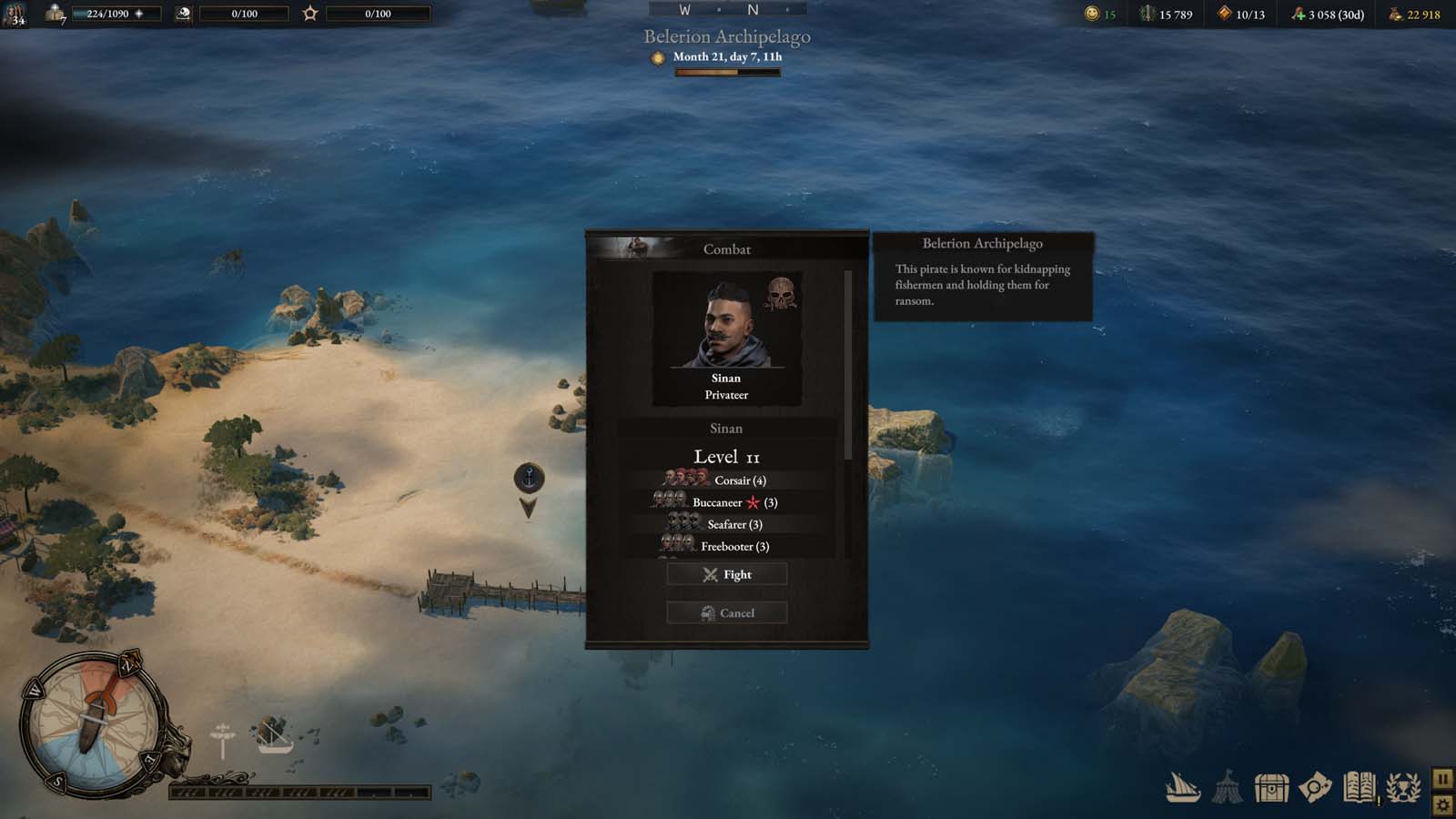Click the anchor marker on the shore
Image resolution: width=1456 pixels, height=819 pixels.
click(529, 478)
